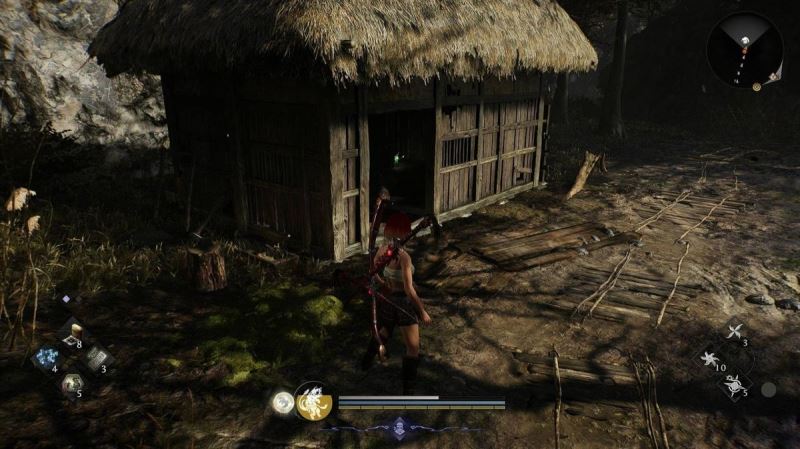Open the circular minimap
Viewport: 800px width, 449px height.
coord(745,49)
